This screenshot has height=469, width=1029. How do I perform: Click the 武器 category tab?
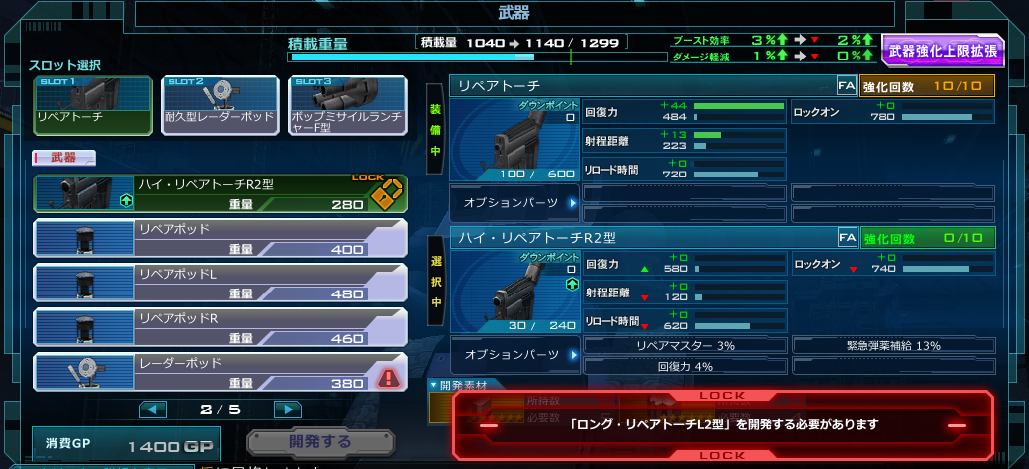pyautogui.click(x=64, y=158)
